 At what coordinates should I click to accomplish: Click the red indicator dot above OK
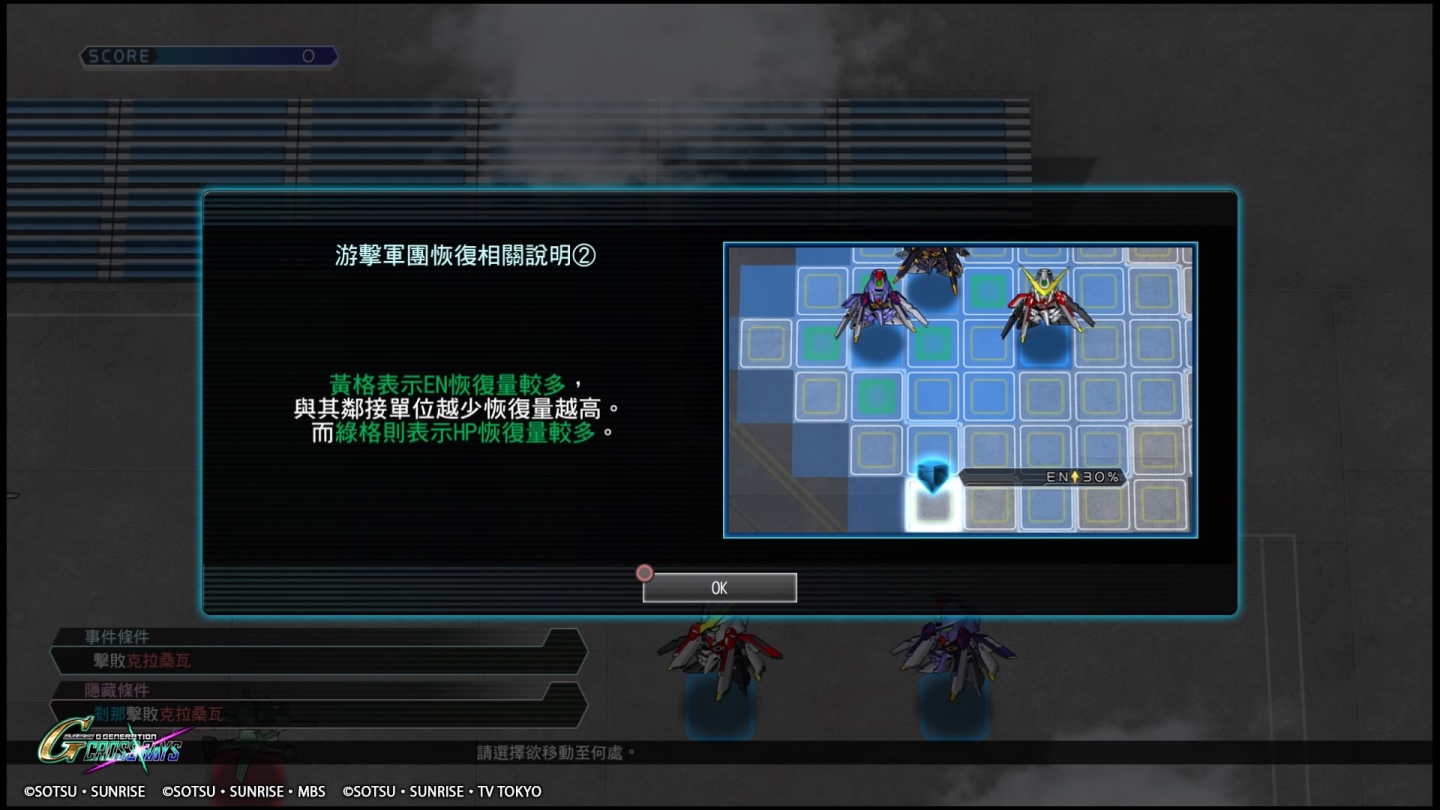click(x=644, y=572)
